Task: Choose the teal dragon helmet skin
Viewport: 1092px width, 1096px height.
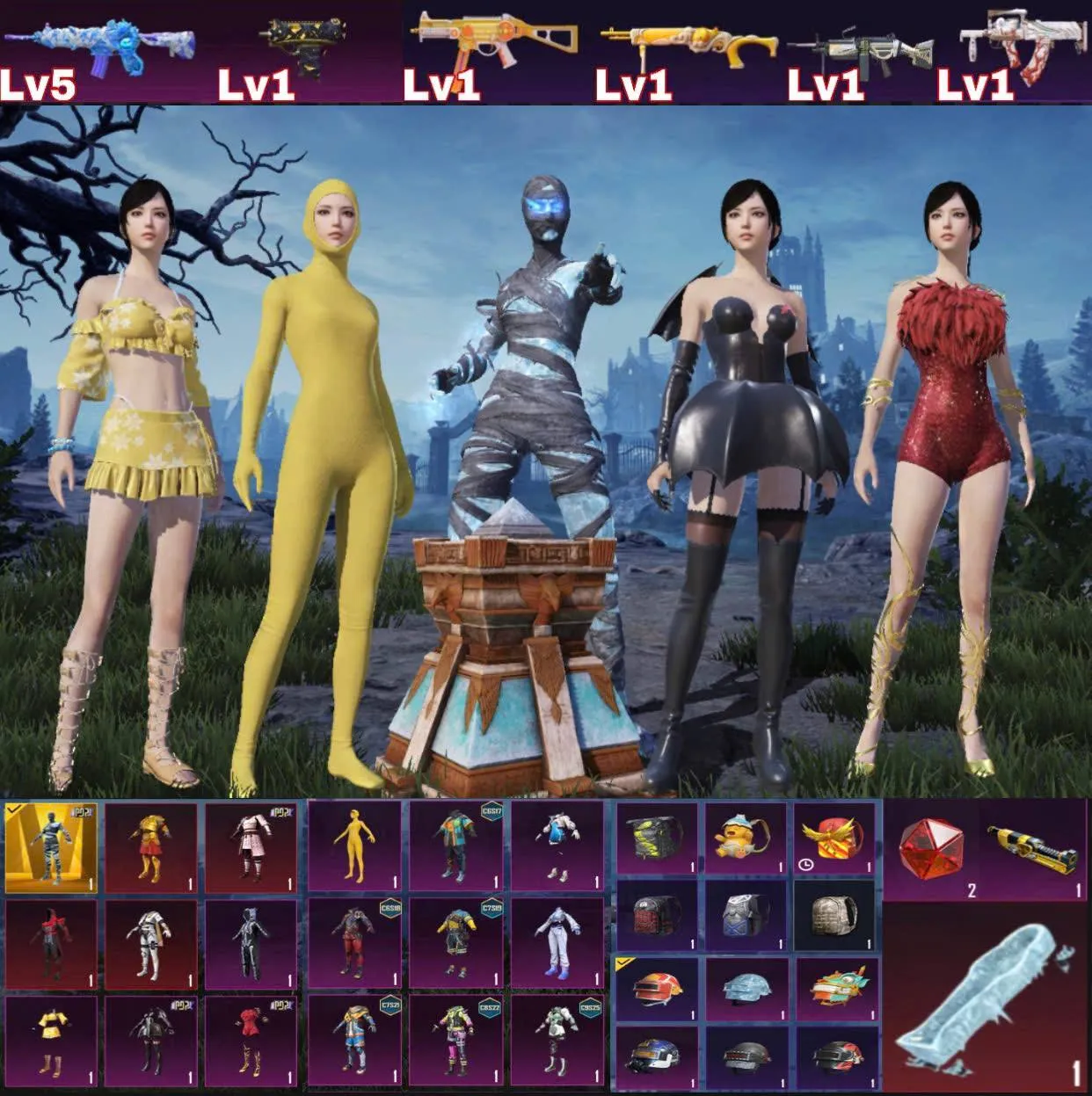Action: click(836, 989)
